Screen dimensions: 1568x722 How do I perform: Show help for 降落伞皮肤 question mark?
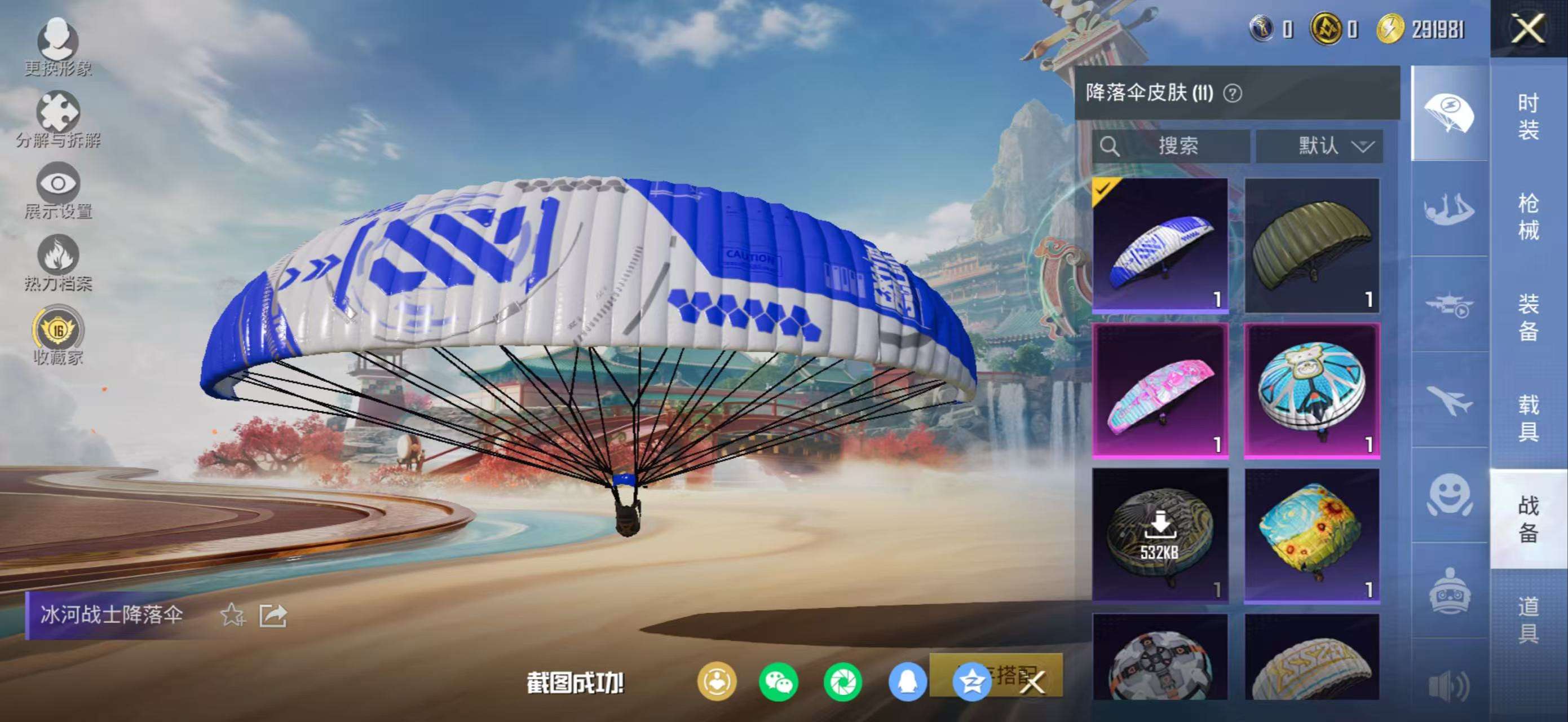click(1233, 94)
